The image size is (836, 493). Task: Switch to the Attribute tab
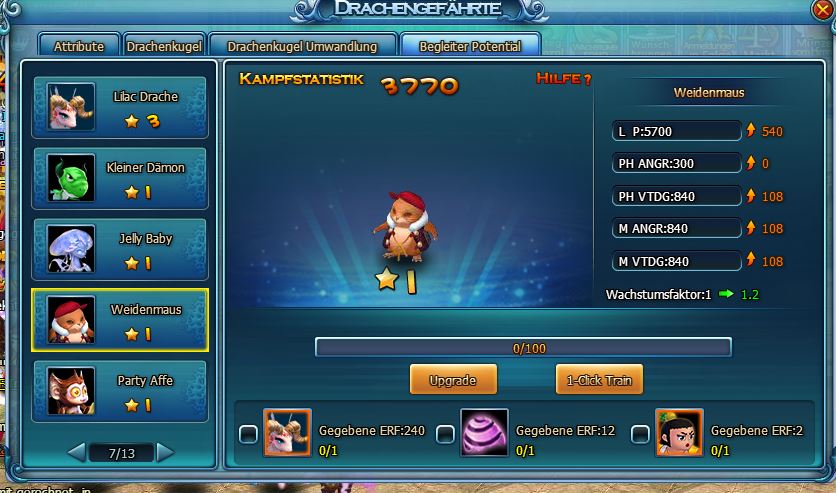click(79, 46)
